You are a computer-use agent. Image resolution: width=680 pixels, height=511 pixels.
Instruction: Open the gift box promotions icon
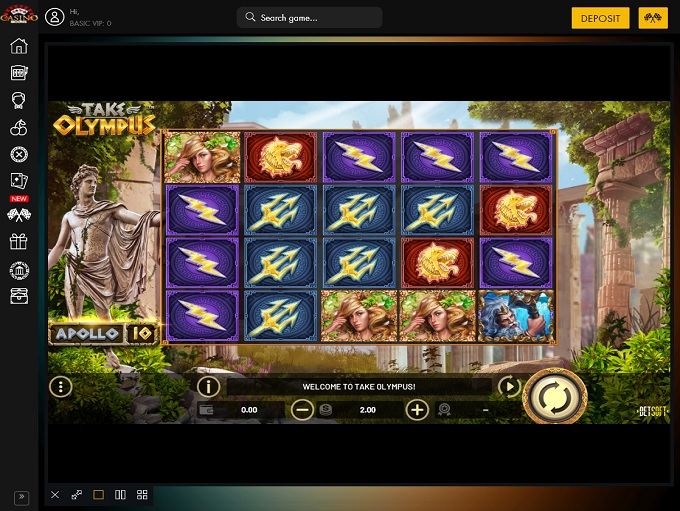[x=18, y=242]
